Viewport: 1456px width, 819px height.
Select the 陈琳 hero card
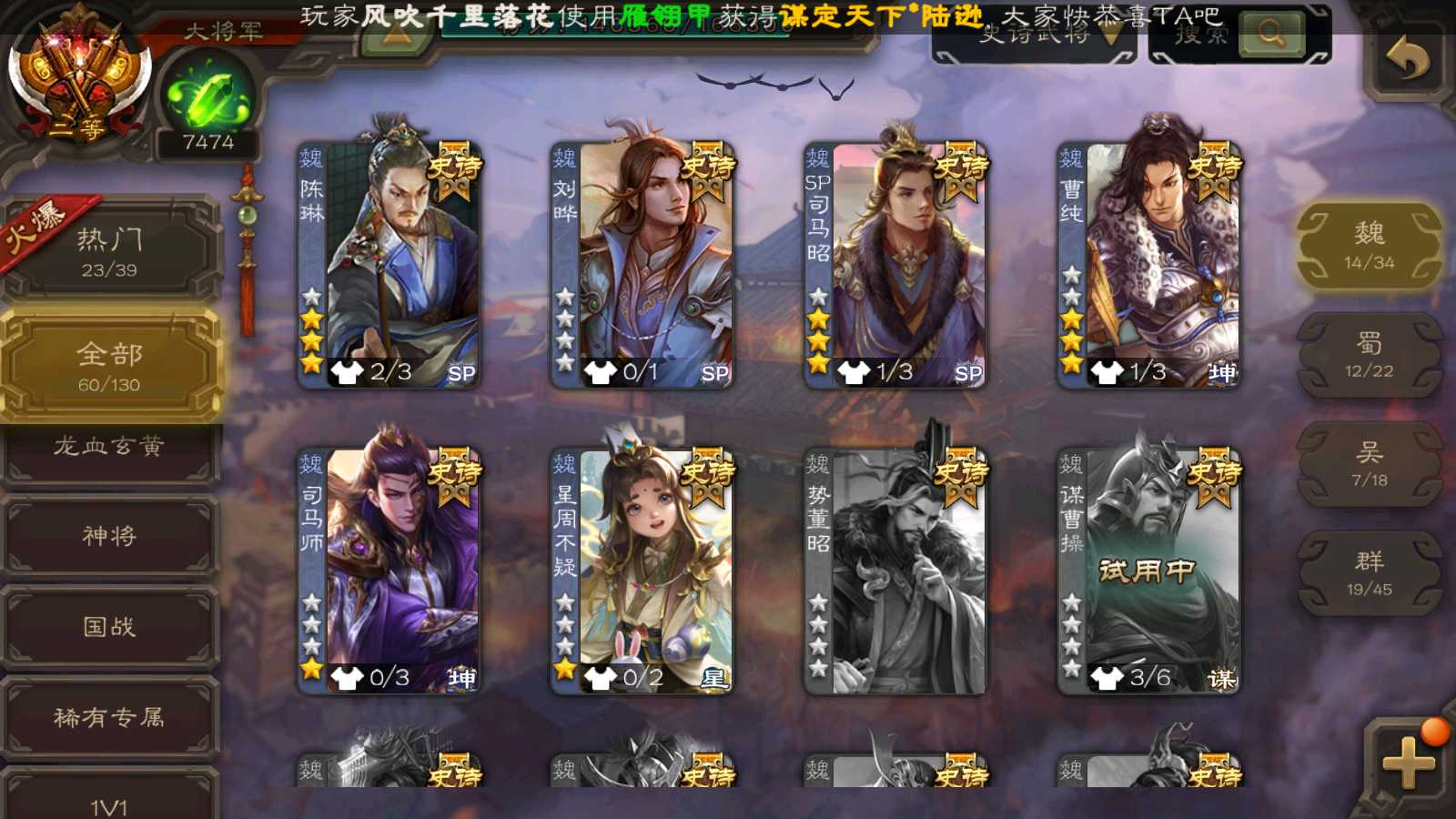389,264
